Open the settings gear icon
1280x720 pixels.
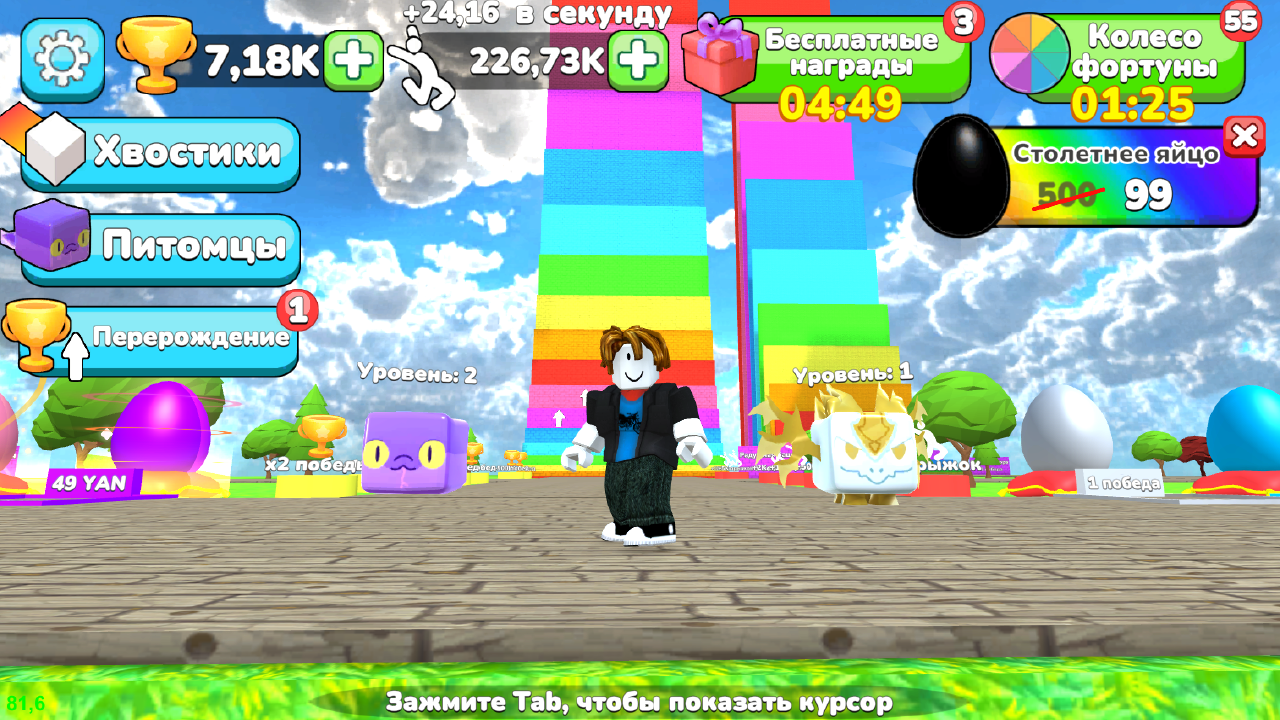[62, 60]
